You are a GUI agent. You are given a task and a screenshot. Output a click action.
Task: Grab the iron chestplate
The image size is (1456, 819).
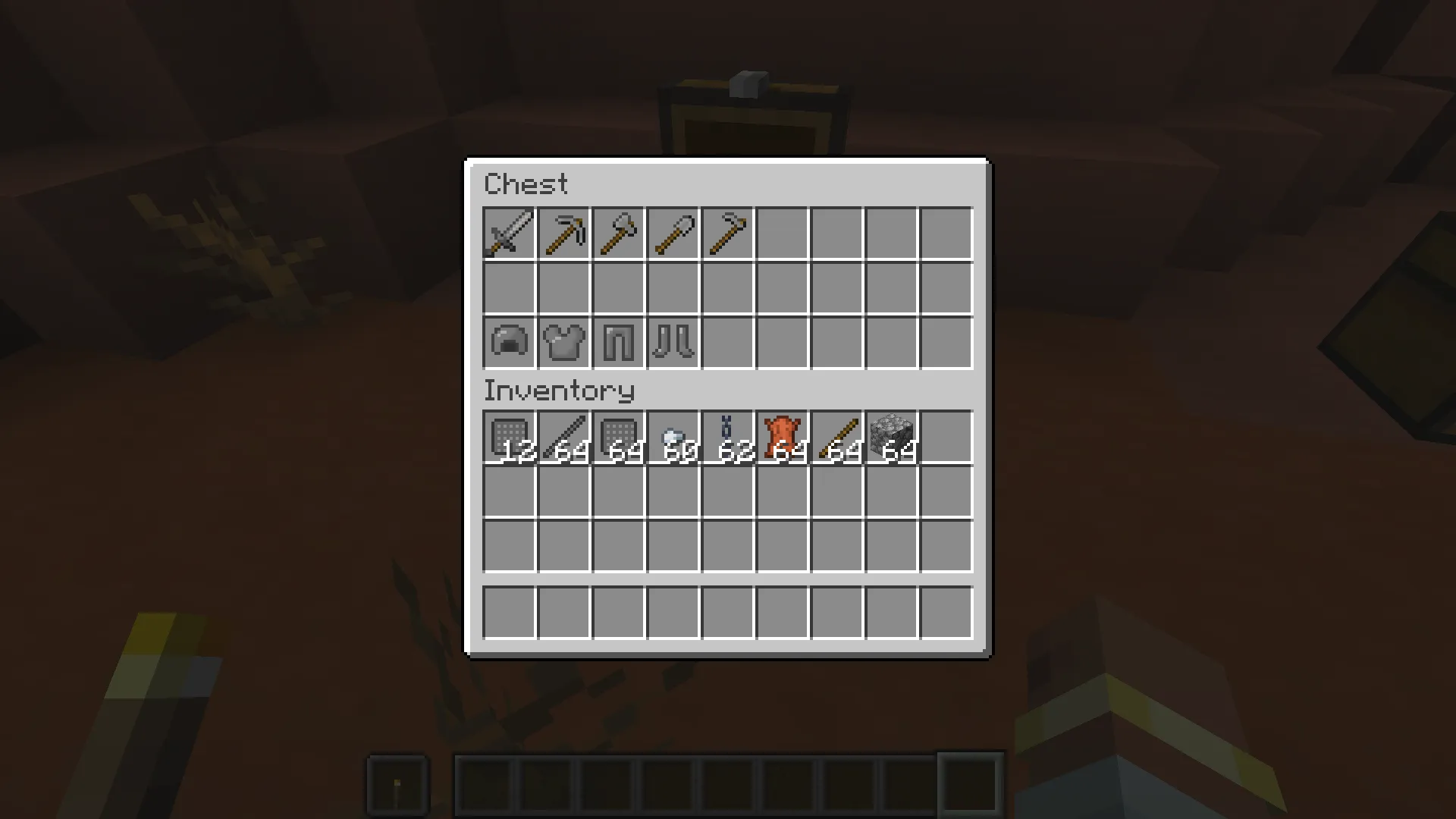pos(563,343)
